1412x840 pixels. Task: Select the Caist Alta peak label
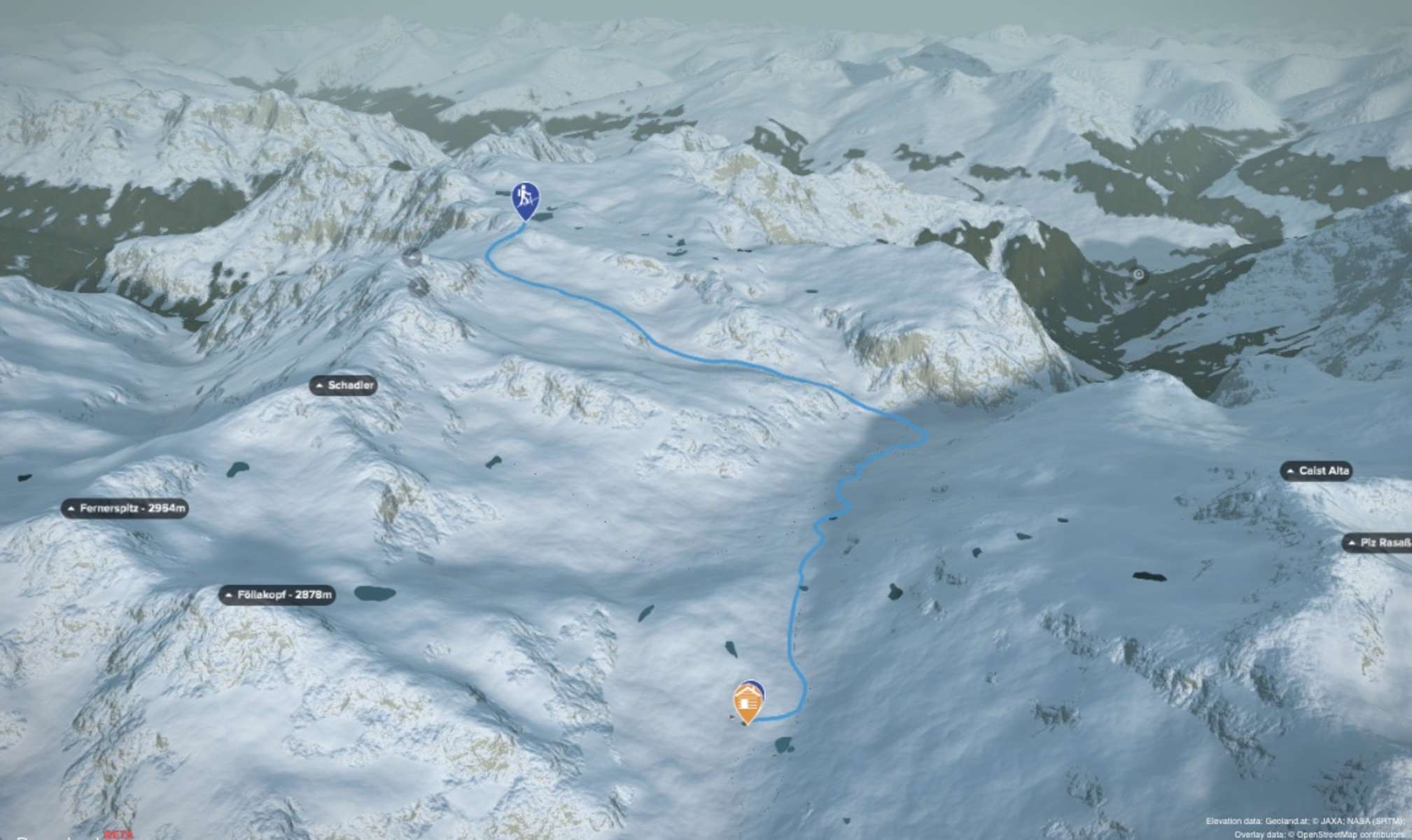pos(1316,471)
